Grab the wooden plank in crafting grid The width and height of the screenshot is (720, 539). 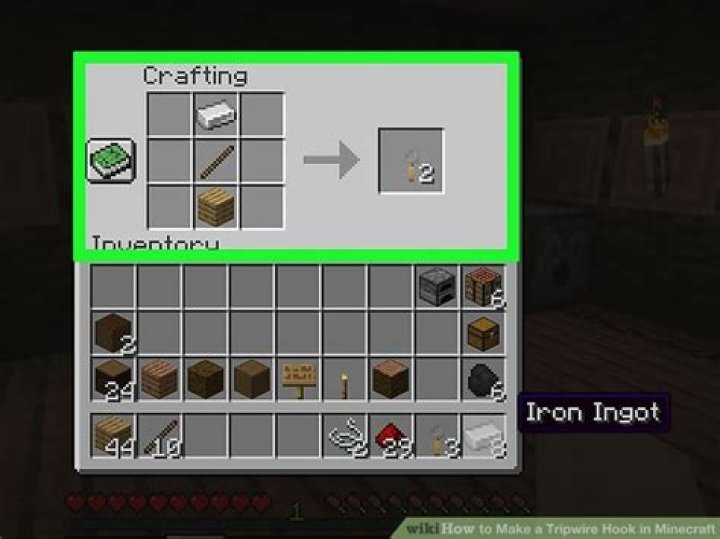click(215, 207)
